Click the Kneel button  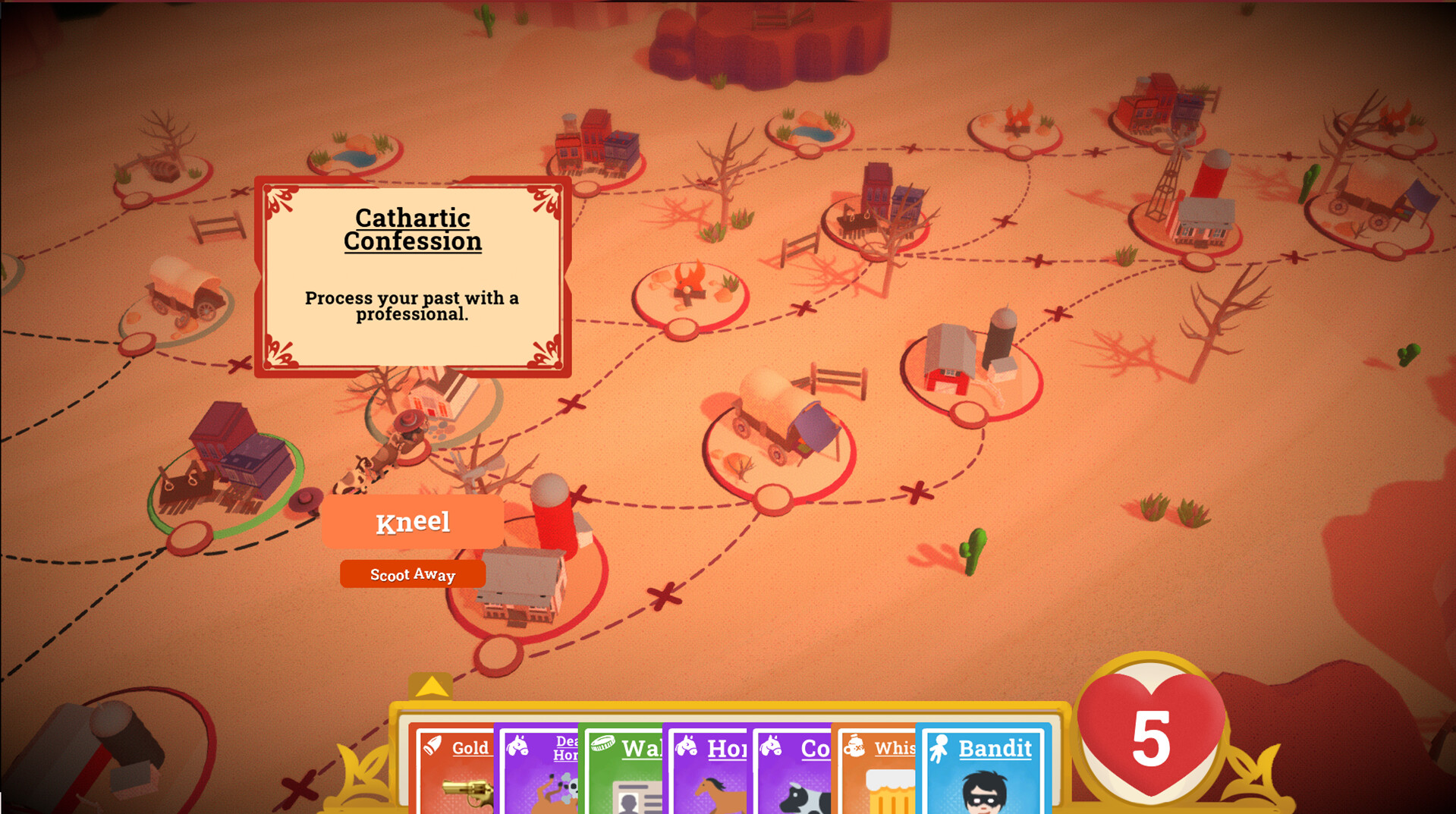[414, 522]
